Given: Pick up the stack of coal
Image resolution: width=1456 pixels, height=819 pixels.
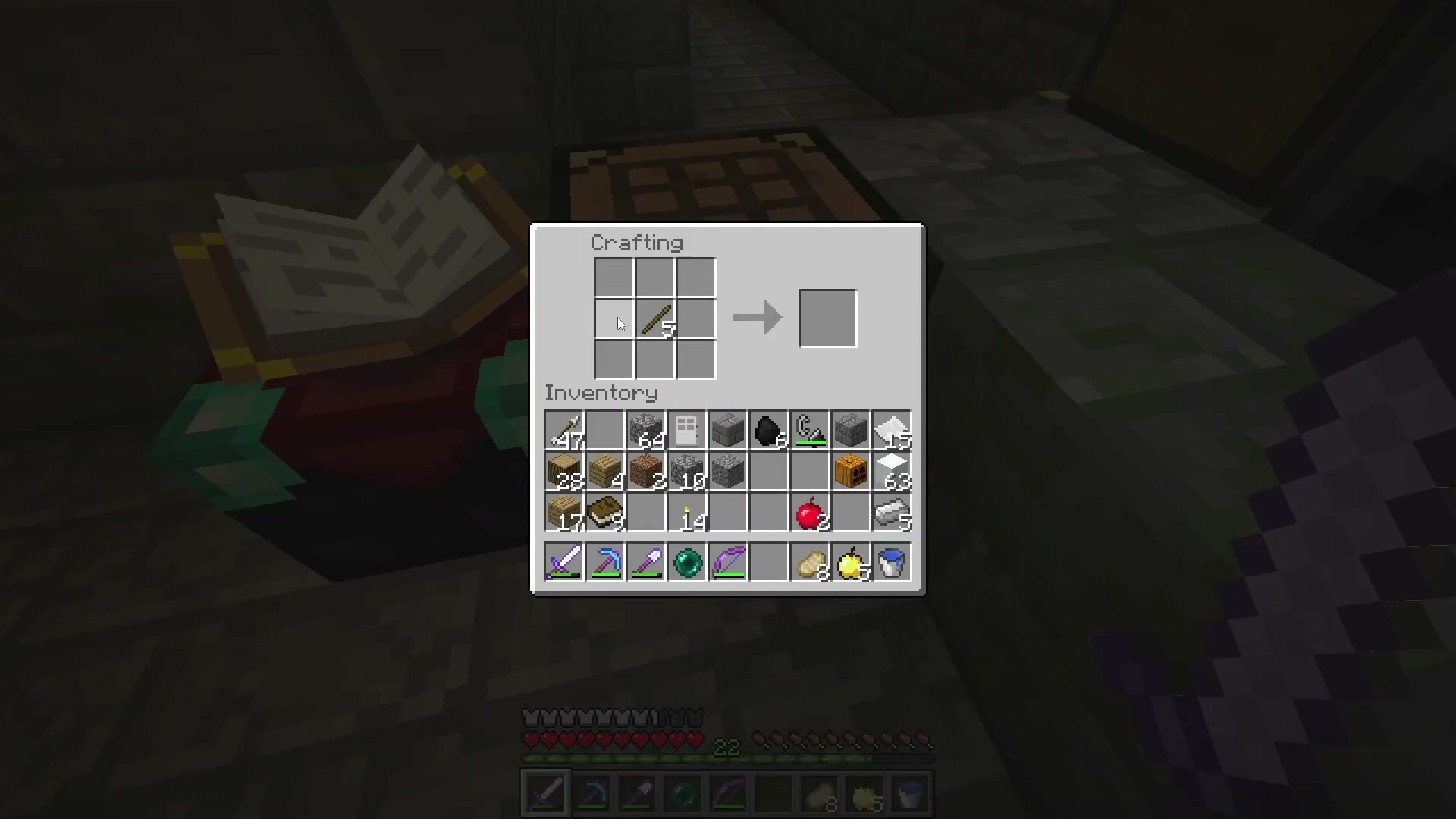Looking at the screenshot, I should [x=769, y=431].
